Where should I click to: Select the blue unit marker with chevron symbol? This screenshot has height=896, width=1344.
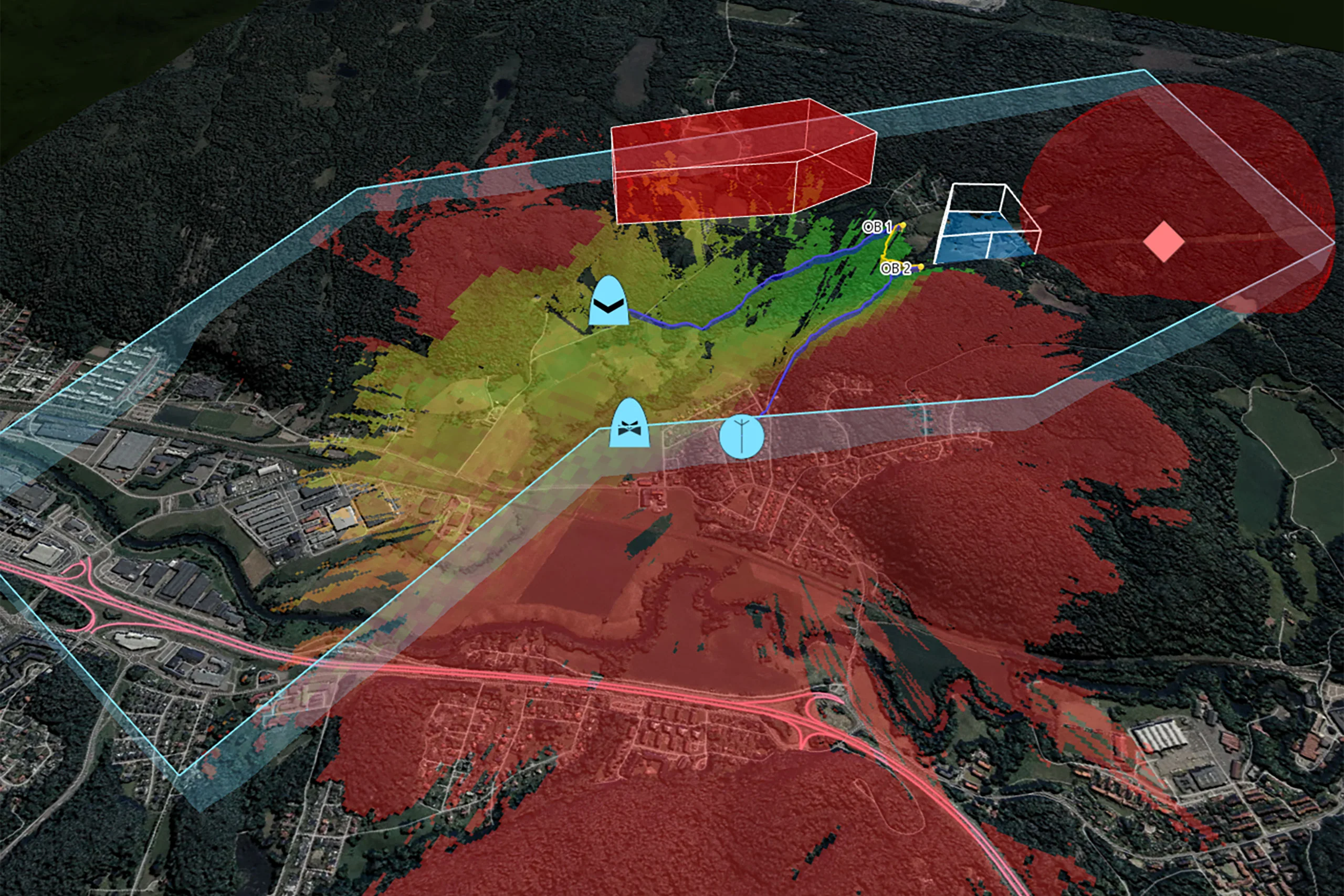click(x=608, y=302)
